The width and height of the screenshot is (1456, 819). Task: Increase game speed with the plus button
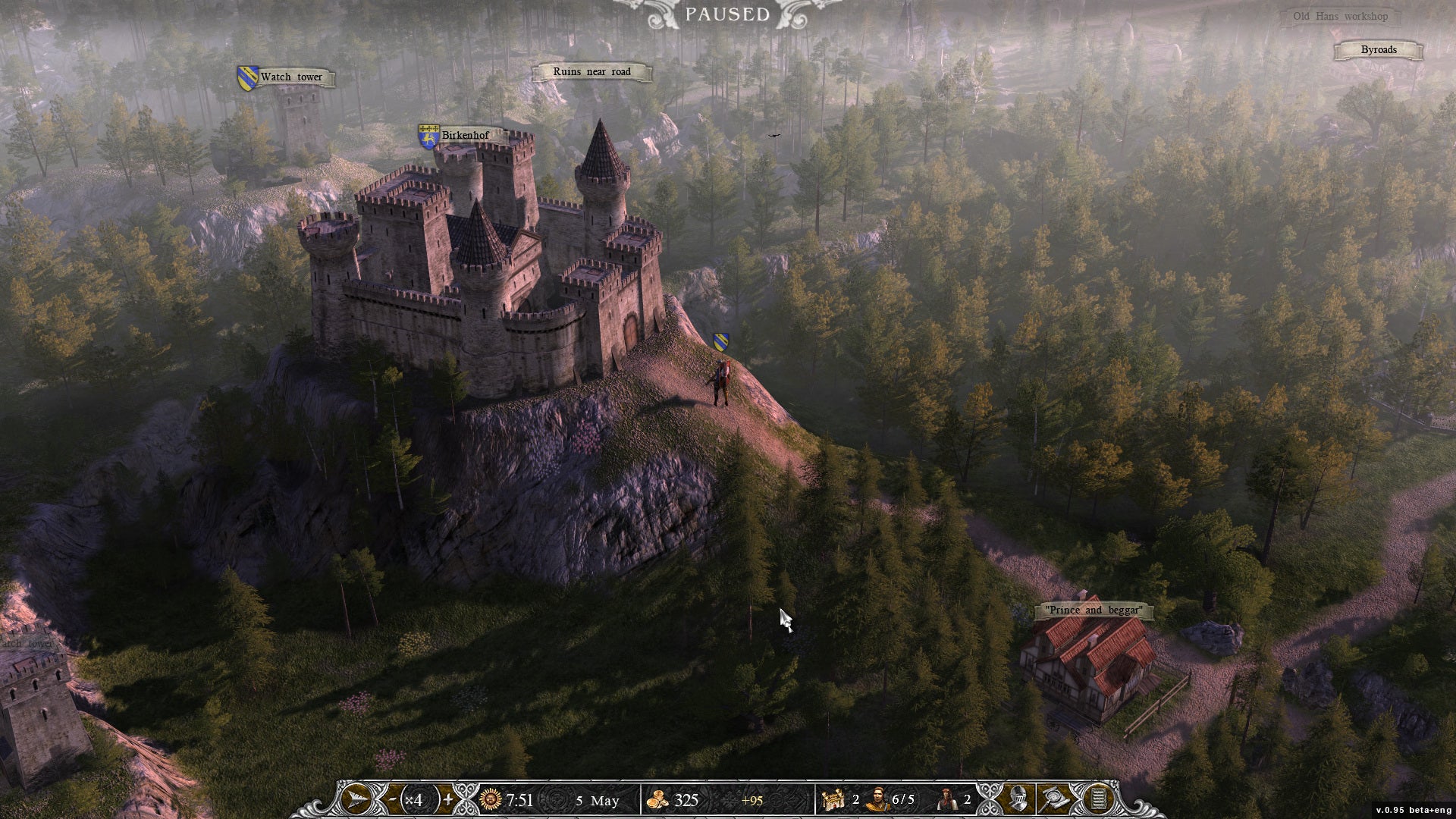[x=449, y=799]
